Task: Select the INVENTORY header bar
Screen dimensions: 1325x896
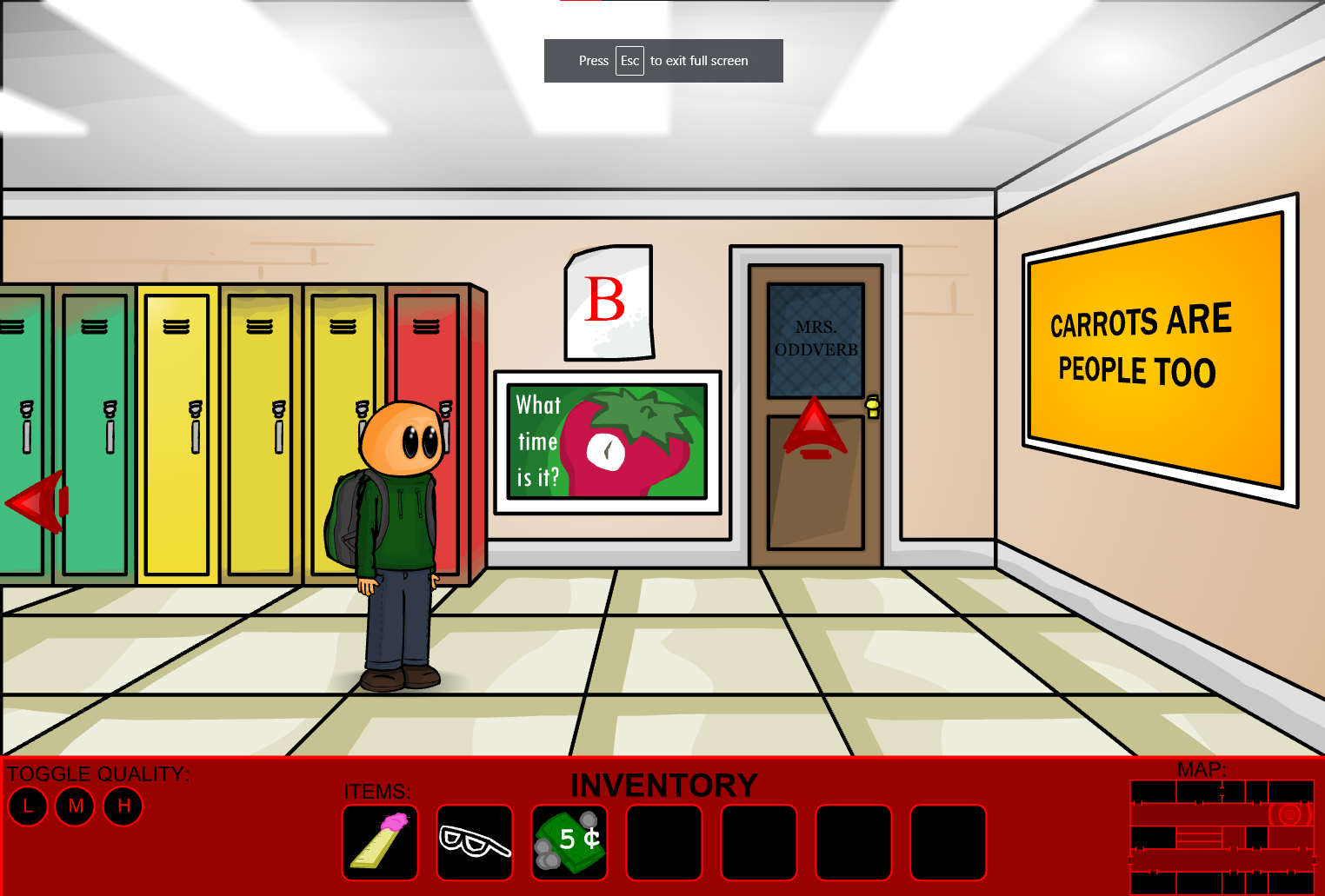Action: tap(663, 785)
